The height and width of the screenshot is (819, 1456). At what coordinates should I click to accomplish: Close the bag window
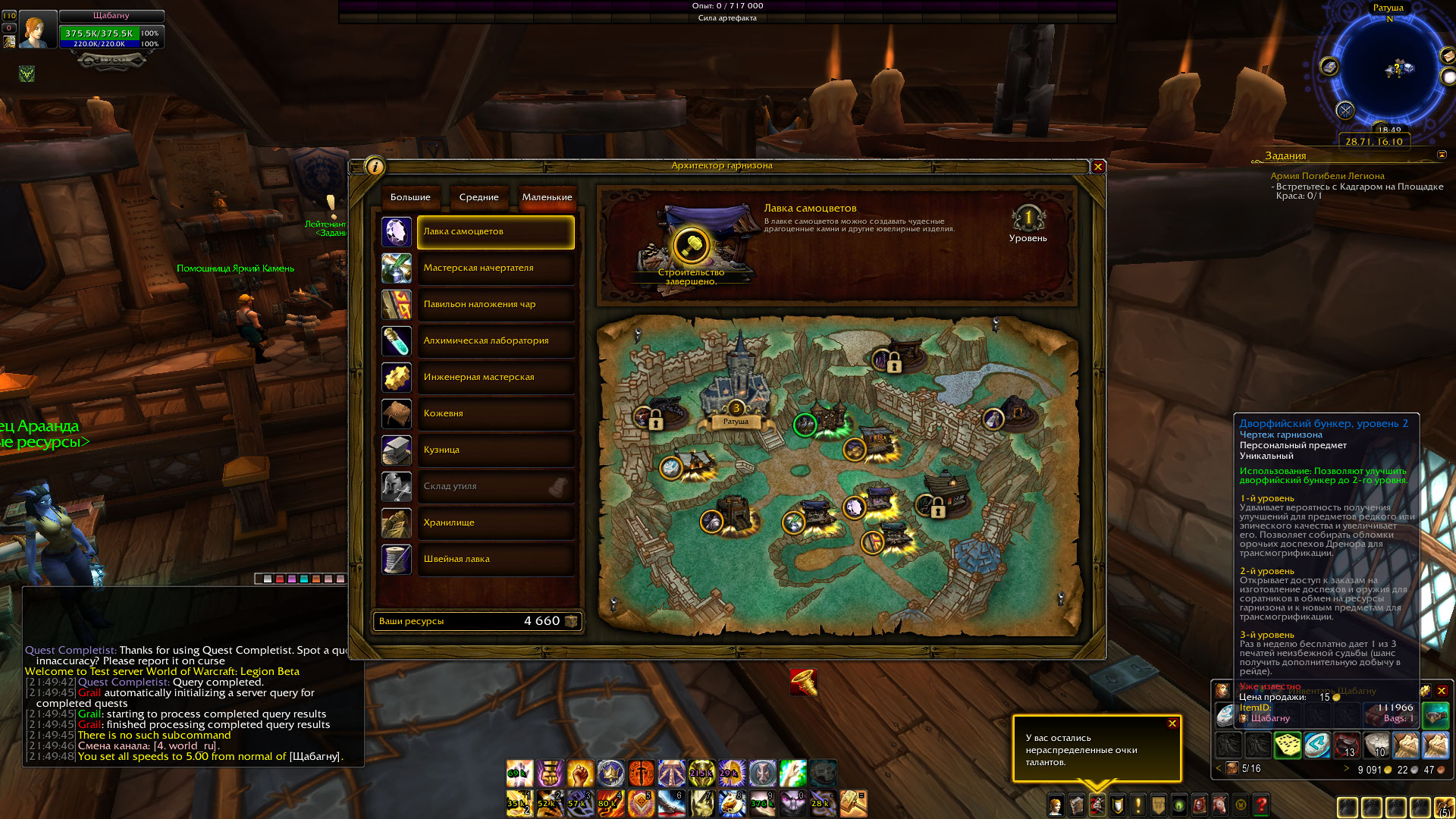[1442, 691]
